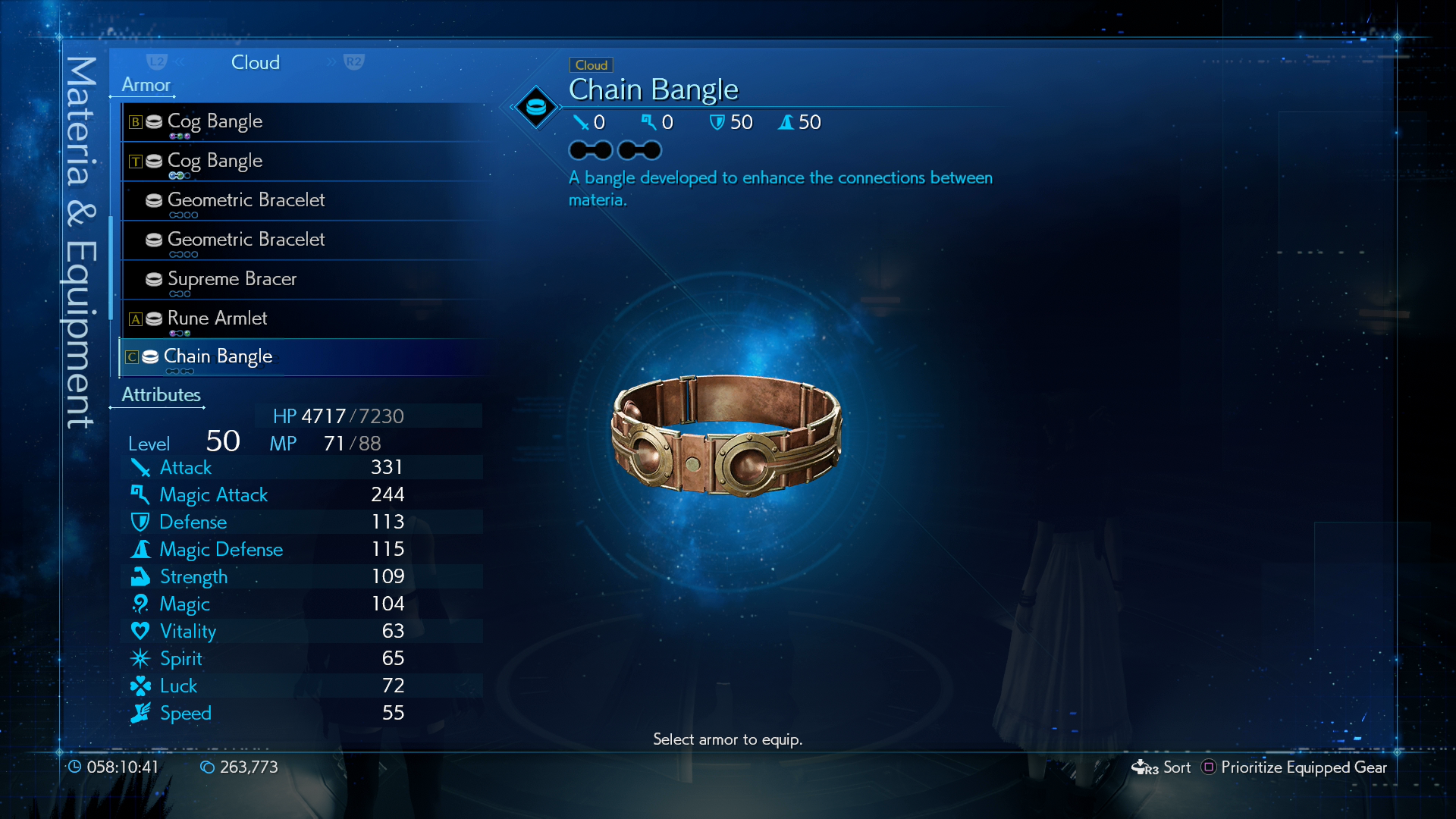Choose the Supreme Bracer armor
Image resolution: width=1456 pixels, height=819 pixels.
point(231,279)
